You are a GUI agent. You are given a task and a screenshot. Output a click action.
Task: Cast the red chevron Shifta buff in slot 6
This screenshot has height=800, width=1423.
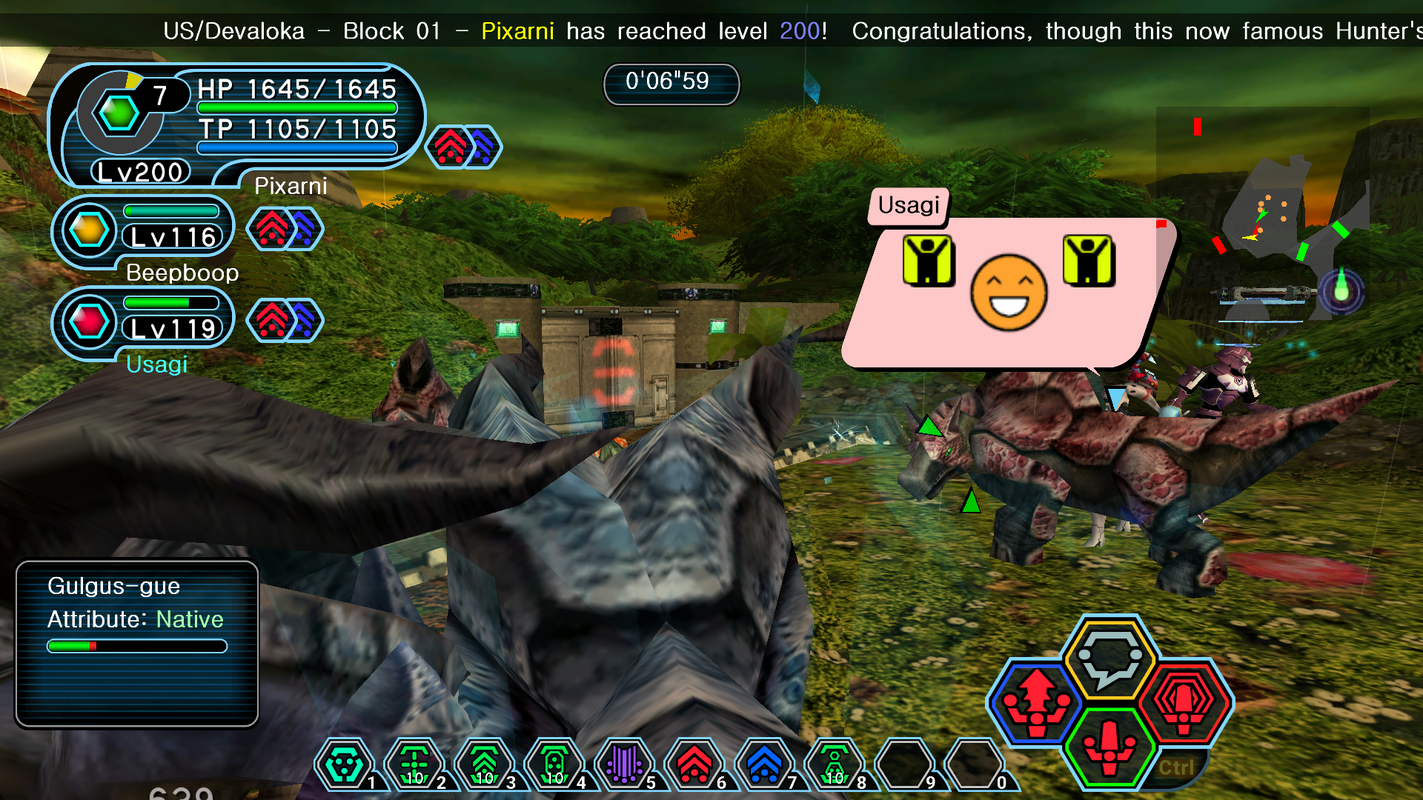694,765
